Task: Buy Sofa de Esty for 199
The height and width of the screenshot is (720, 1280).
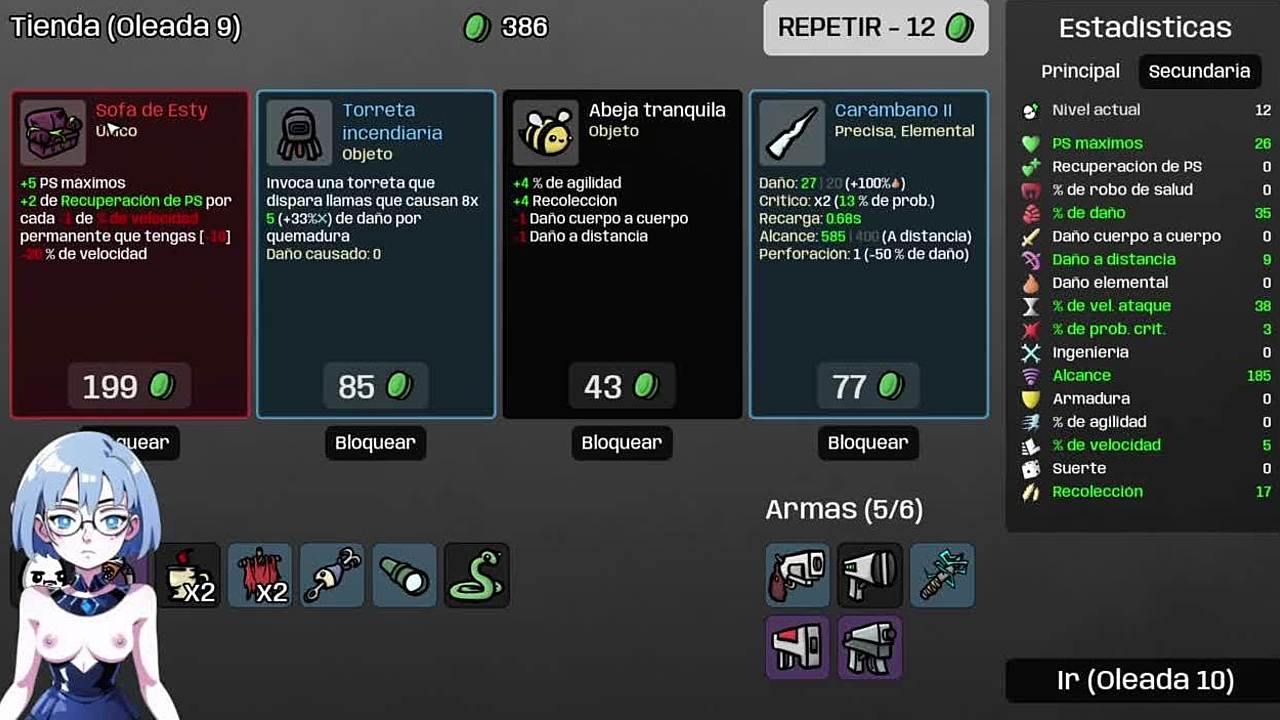Action: 130,386
